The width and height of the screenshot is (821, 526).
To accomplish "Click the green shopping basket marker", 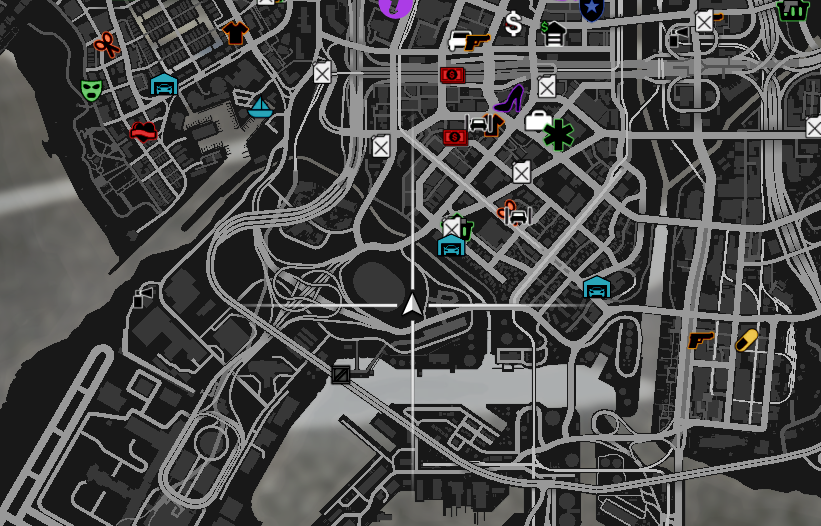I will 792,11.
